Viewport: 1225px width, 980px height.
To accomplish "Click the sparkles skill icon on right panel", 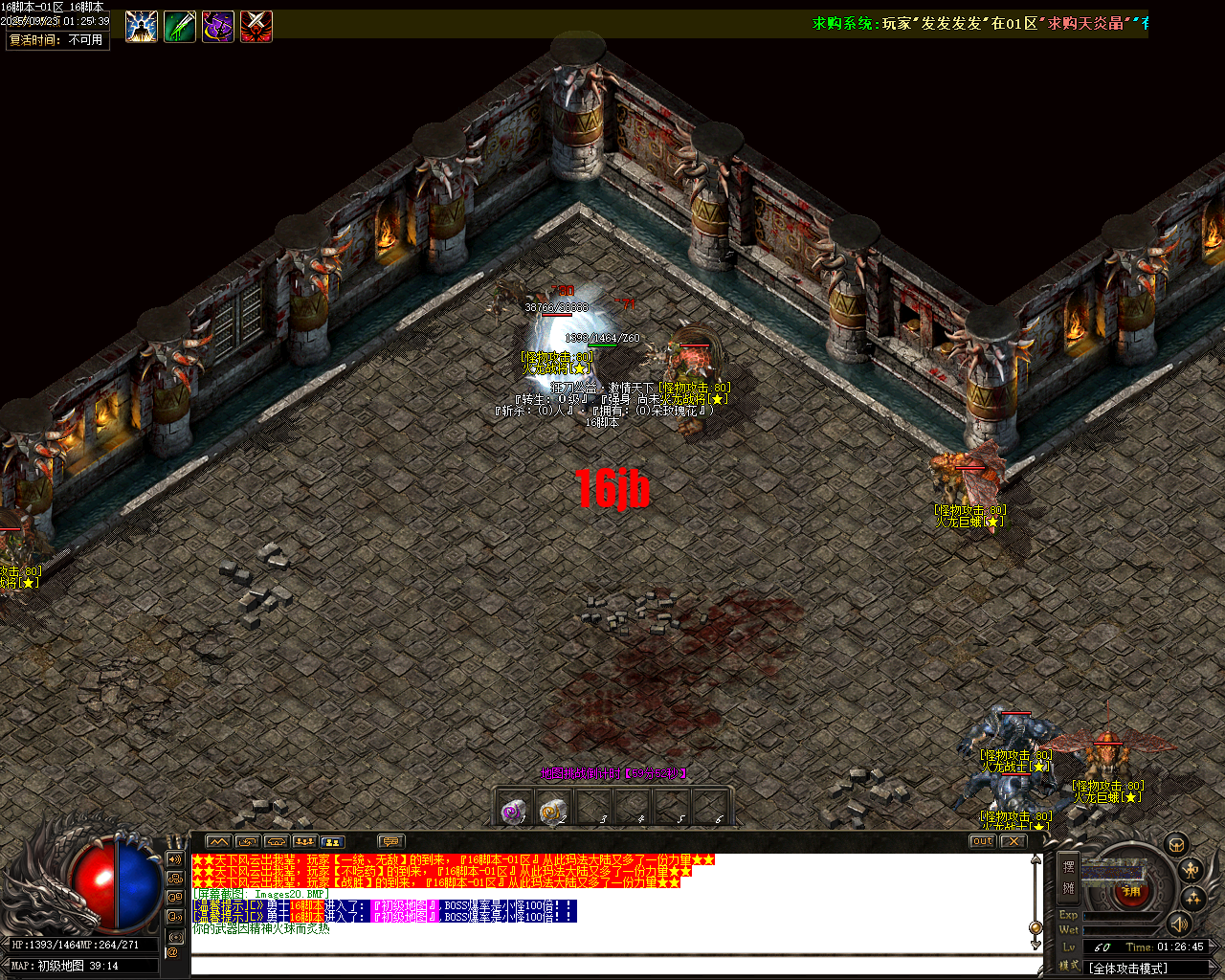I will click(1193, 899).
